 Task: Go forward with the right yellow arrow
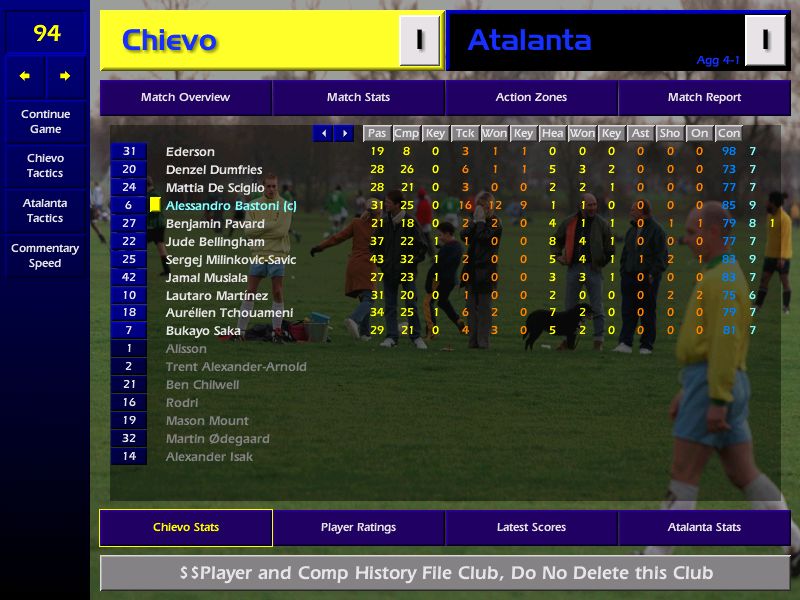tap(65, 76)
